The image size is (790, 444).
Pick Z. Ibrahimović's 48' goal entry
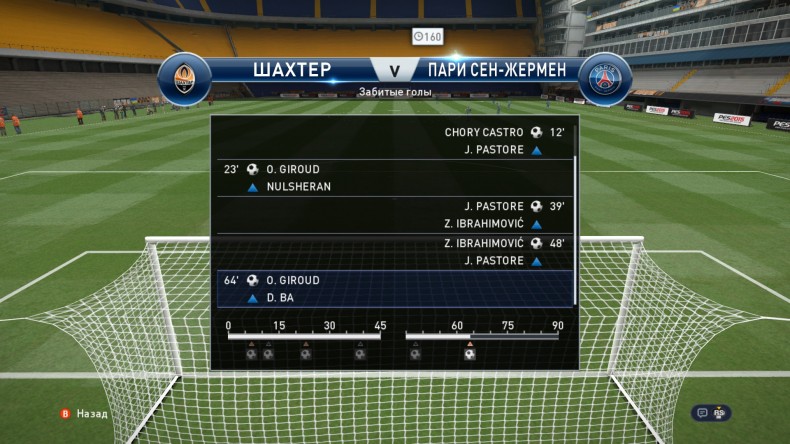coord(394,252)
